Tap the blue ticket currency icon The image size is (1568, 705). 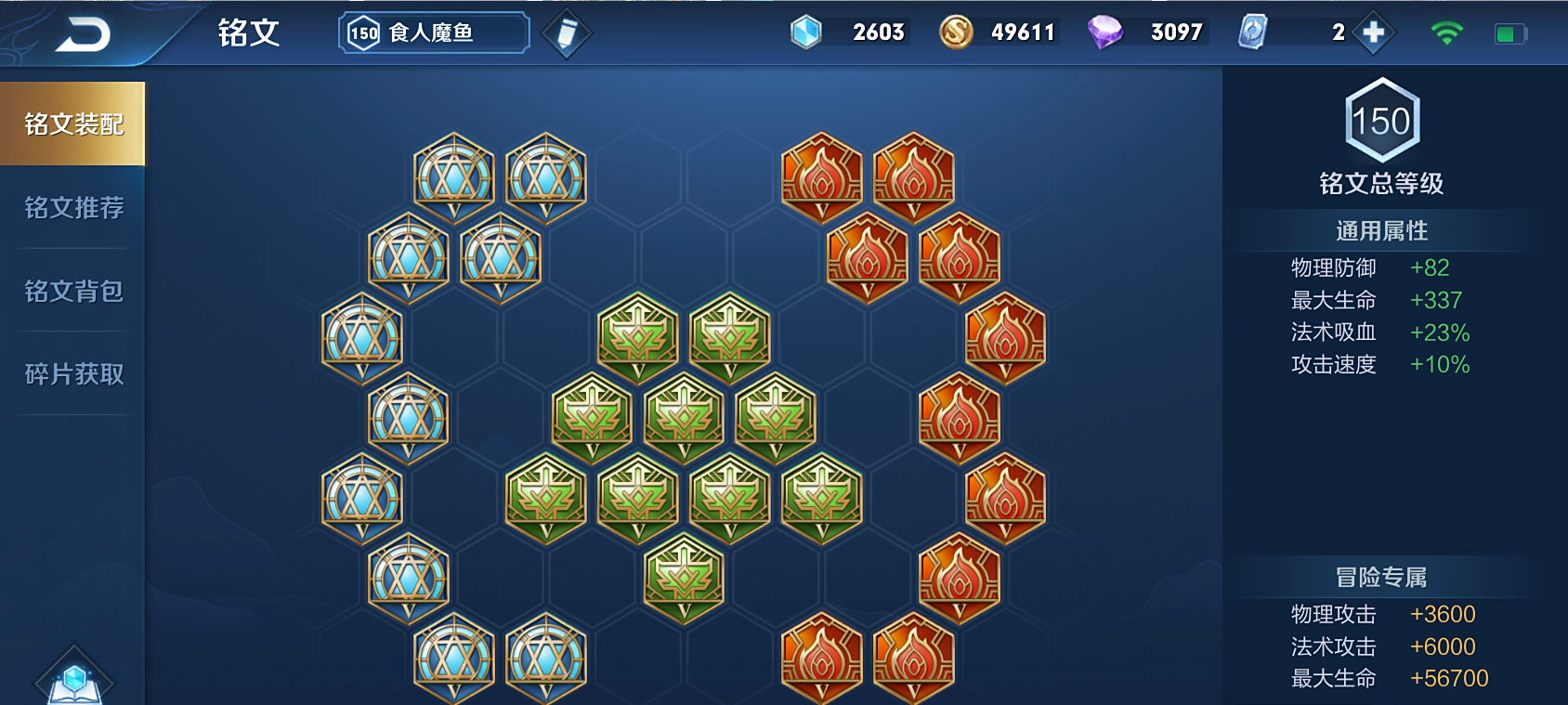[1252, 33]
